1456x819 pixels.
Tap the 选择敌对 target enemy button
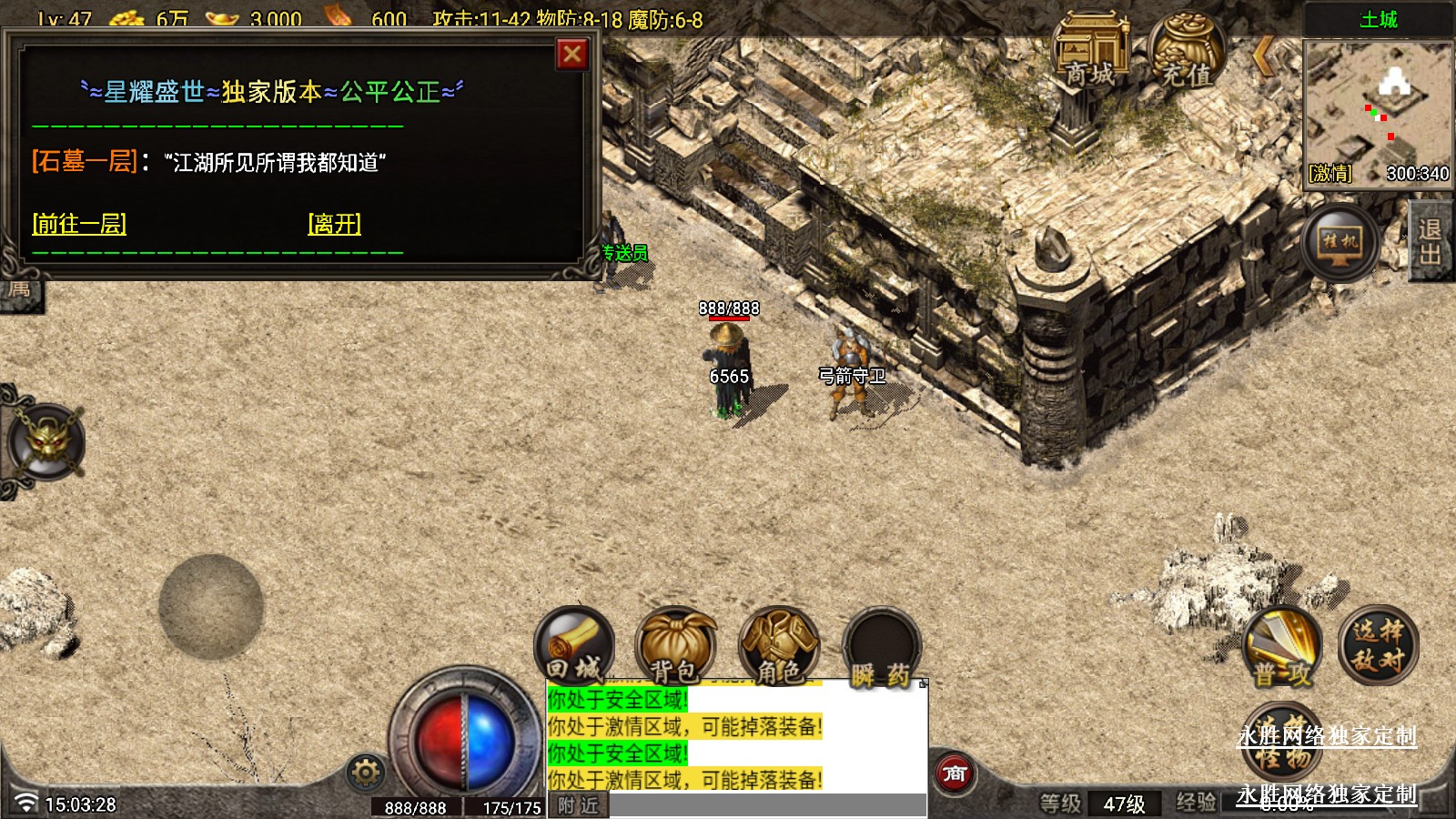1378,645
